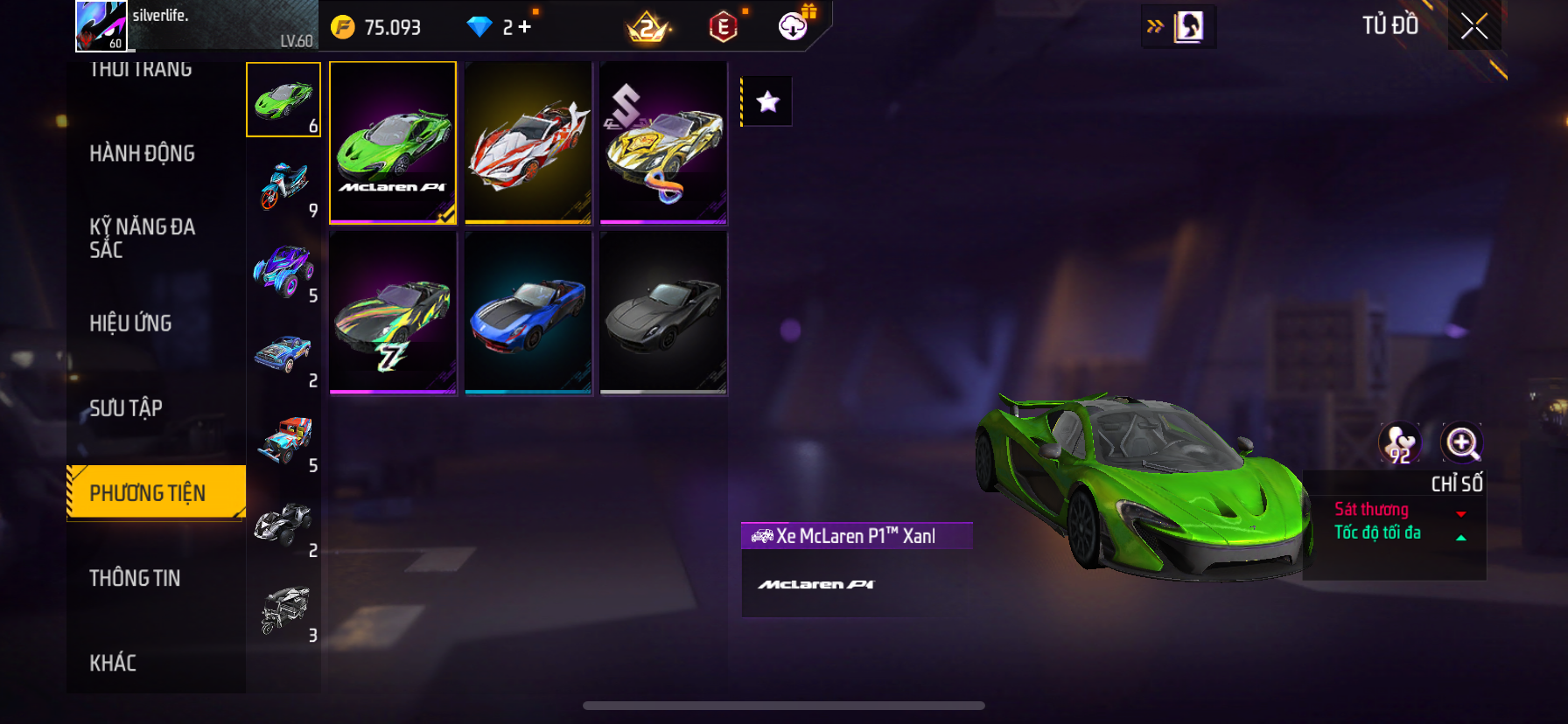Viewport: 1568px width, 724px height.
Task: Show the motorbike vehicle category
Action: [283, 185]
